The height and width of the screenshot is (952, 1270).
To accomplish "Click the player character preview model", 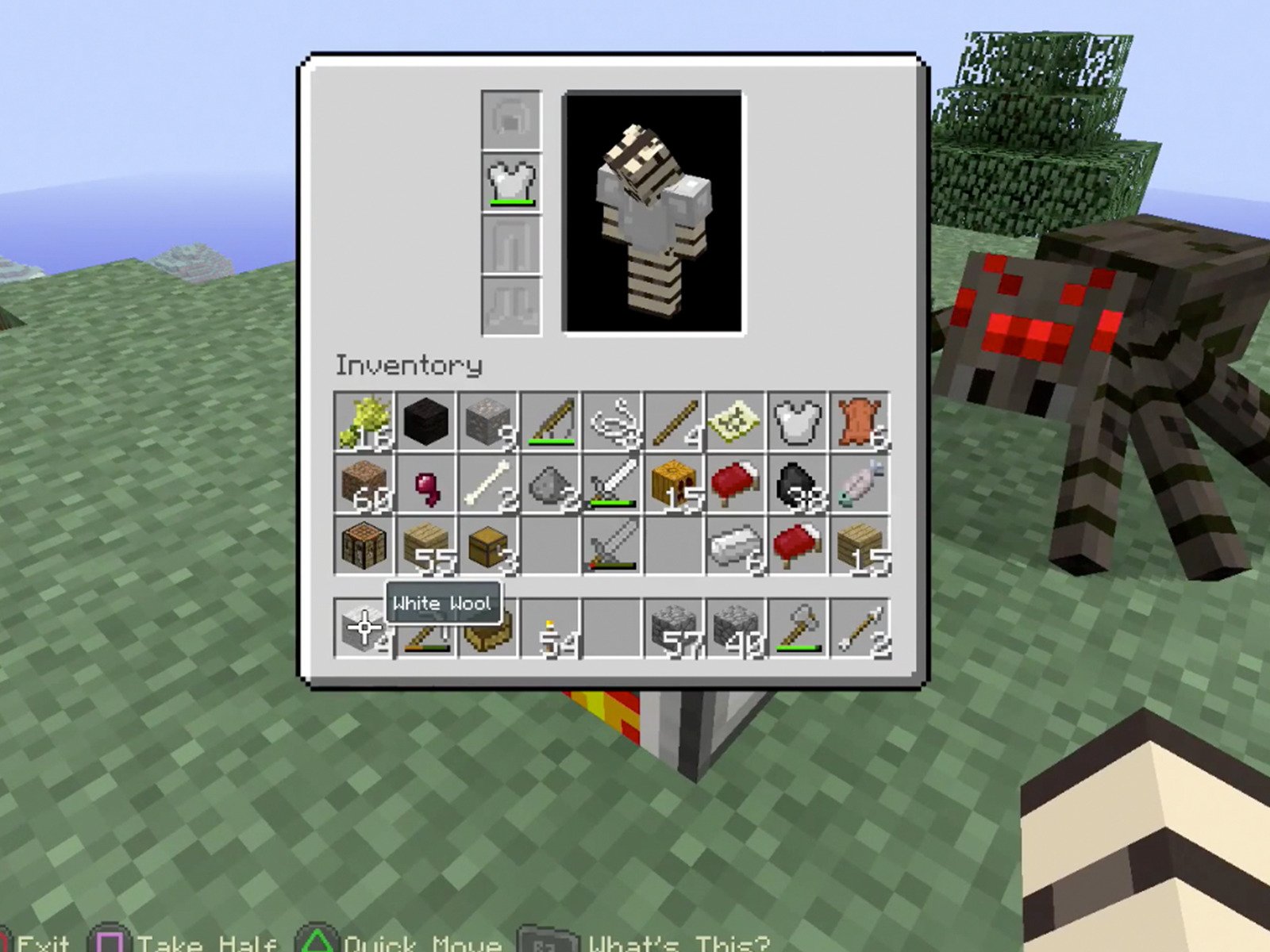I will pyautogui.click(x=652, y=214).
